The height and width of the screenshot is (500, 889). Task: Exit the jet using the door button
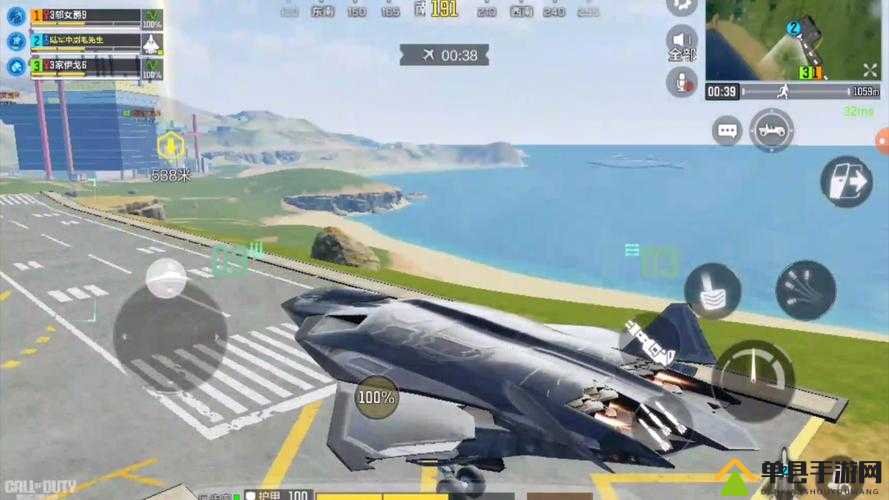(846, 181)
